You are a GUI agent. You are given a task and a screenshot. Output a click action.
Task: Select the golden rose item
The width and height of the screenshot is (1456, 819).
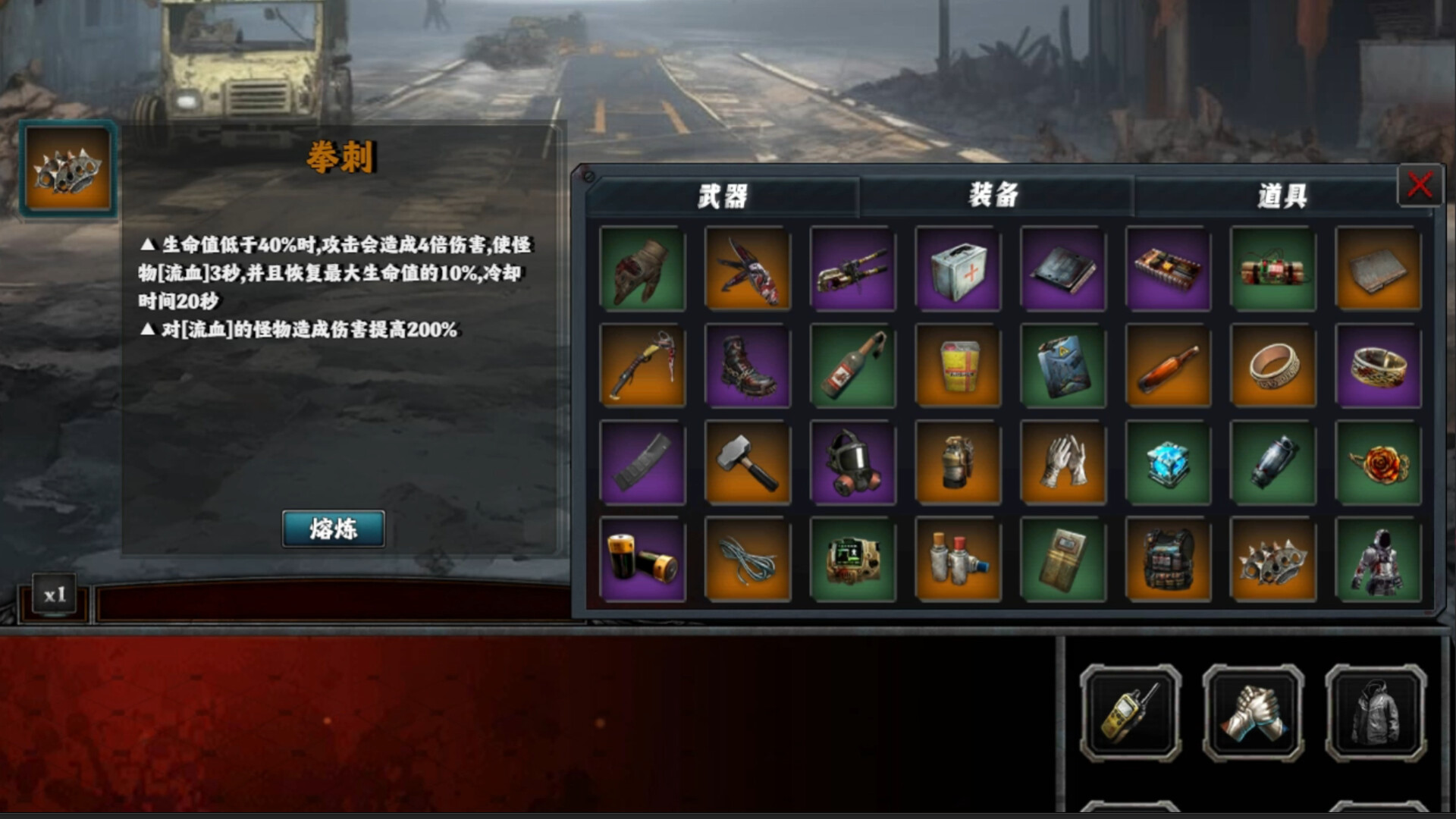pyautogui.click(x=1378, y=463)
